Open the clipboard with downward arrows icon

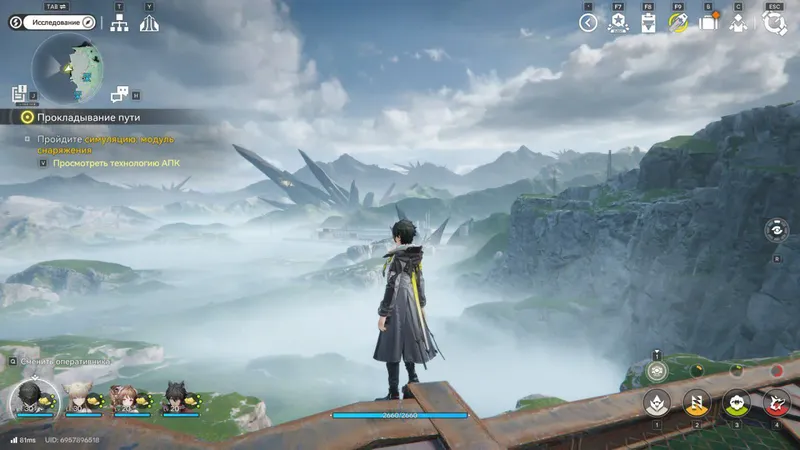click(x=648, y=23)
